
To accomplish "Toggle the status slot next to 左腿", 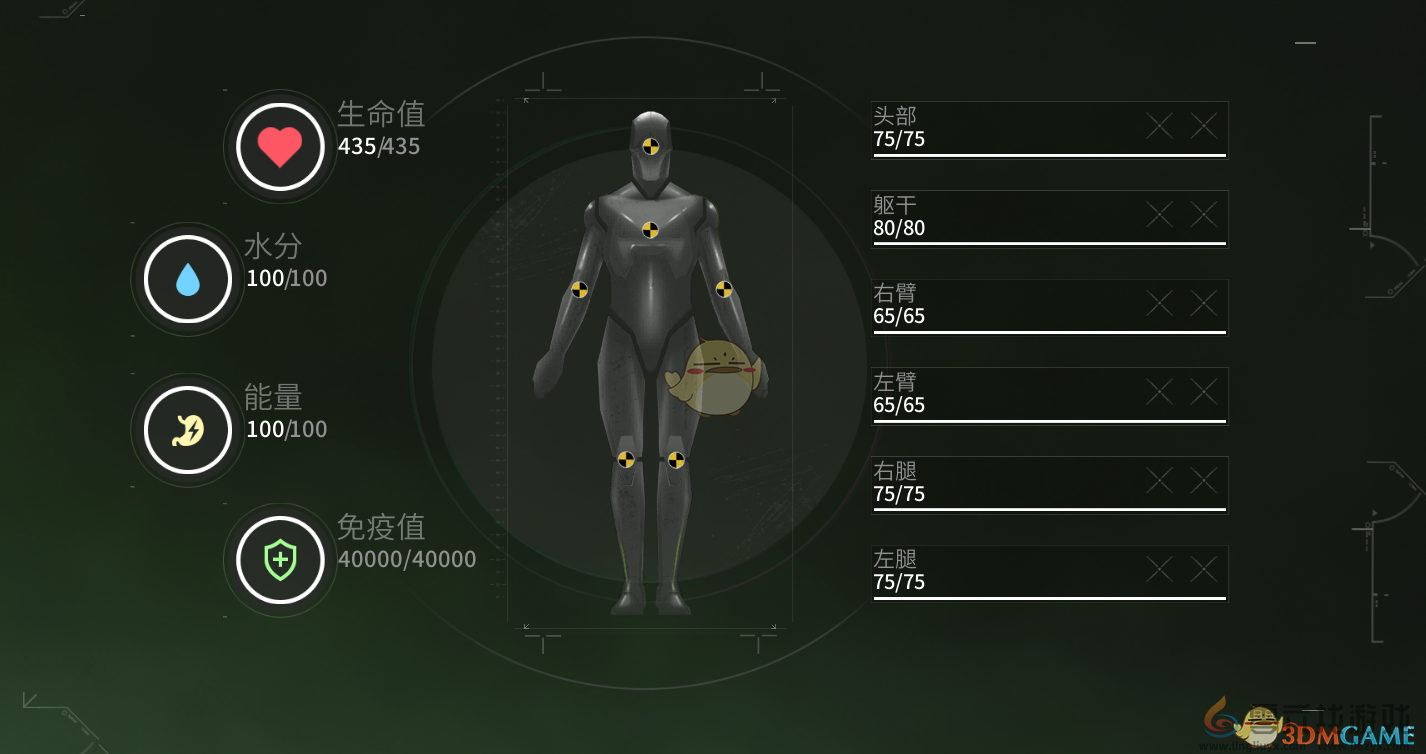I will 1158,569.
